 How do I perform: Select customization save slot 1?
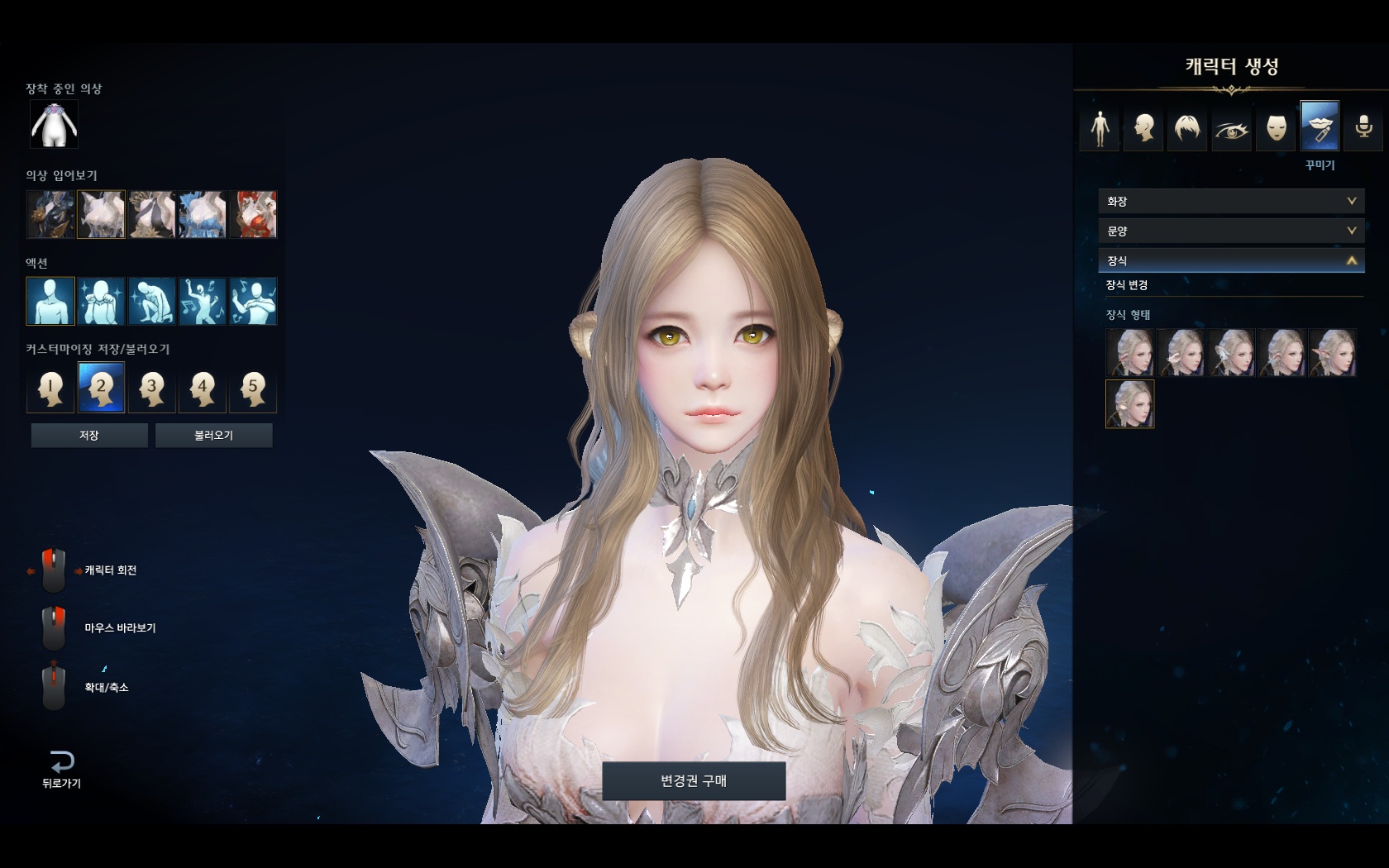click(x=50, y=388)
